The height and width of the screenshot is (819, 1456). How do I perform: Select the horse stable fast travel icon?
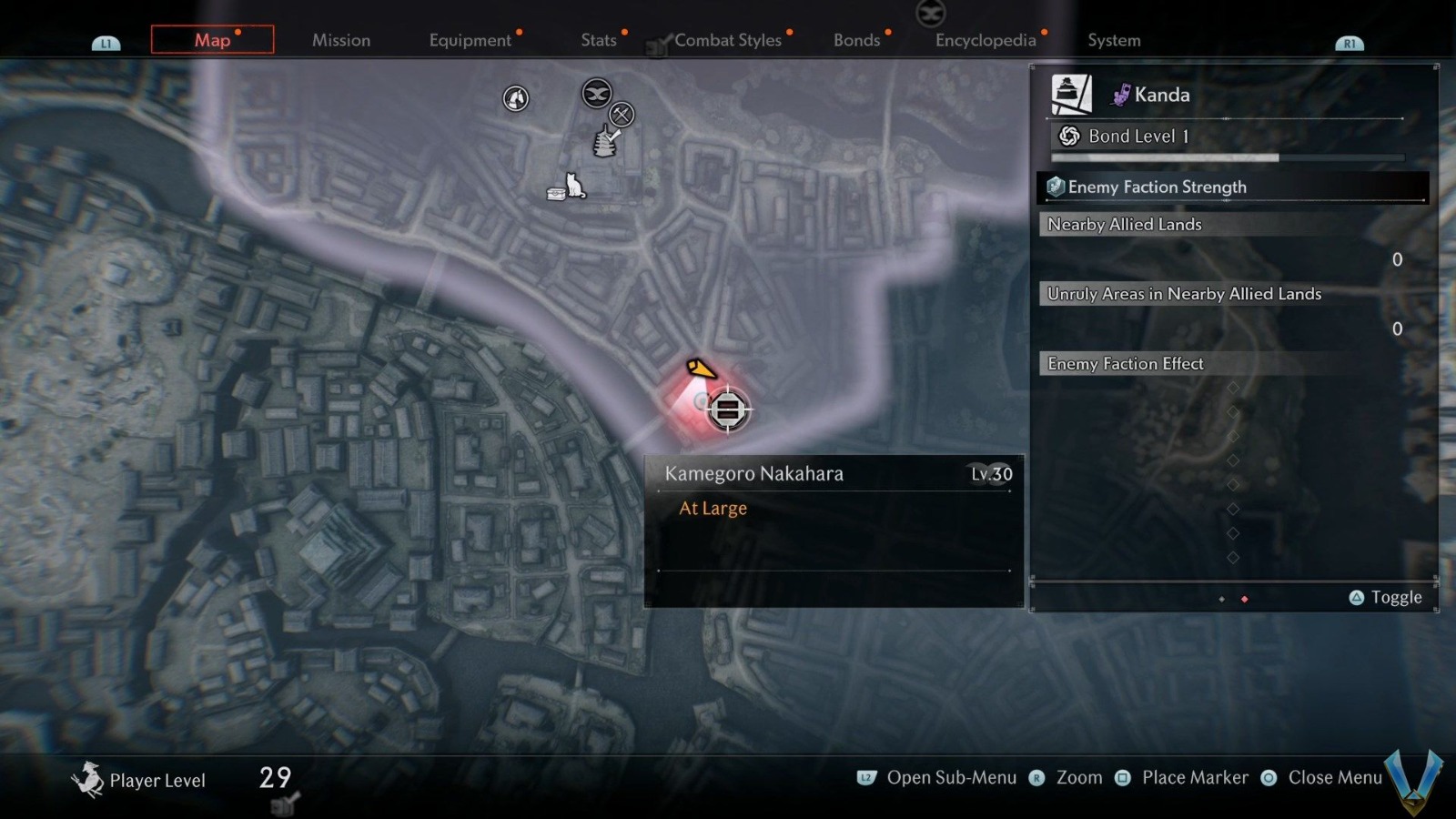pos(514,99)
